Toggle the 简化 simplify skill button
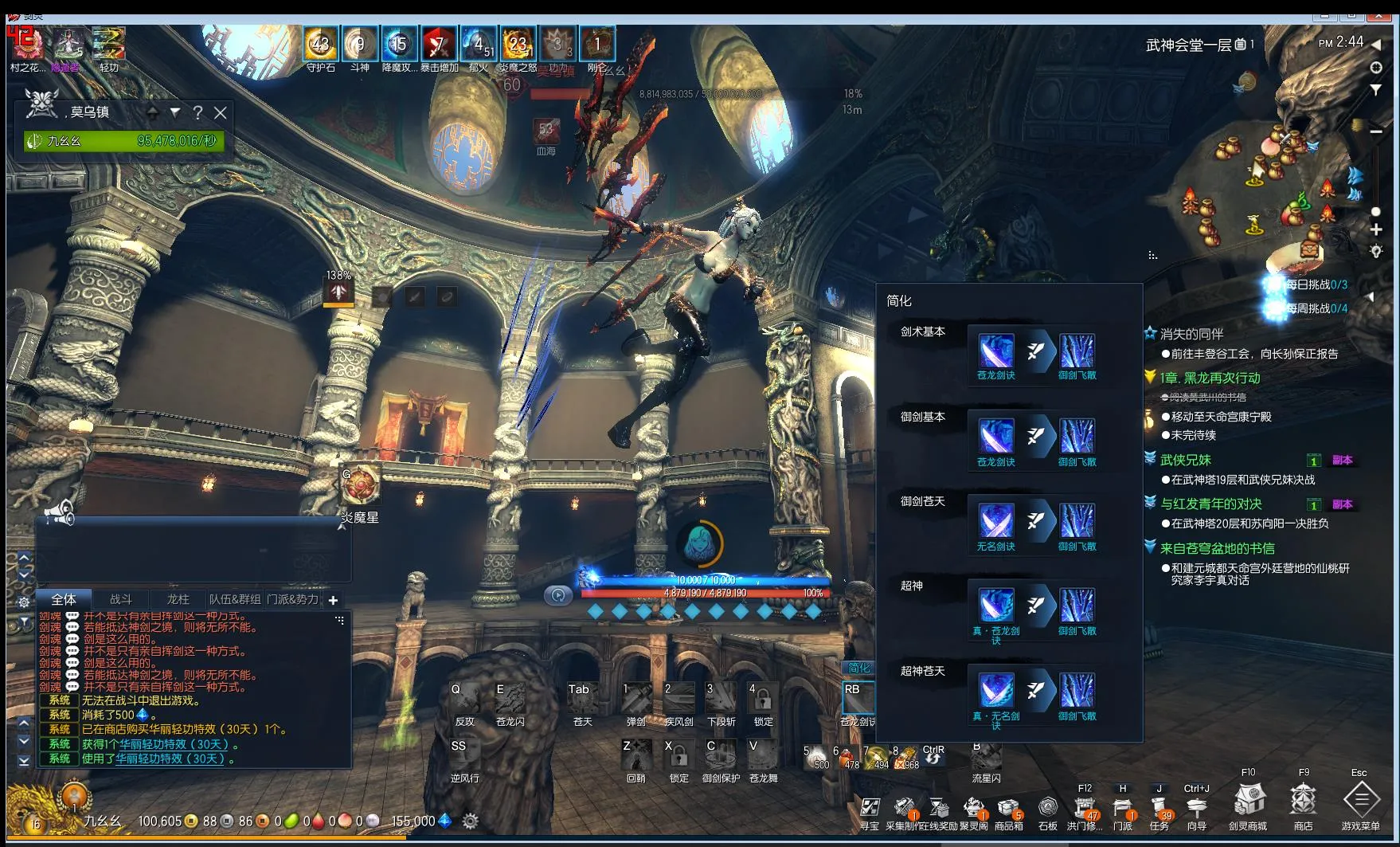This screenshot has height=847, width=1400. click(859, 668)
